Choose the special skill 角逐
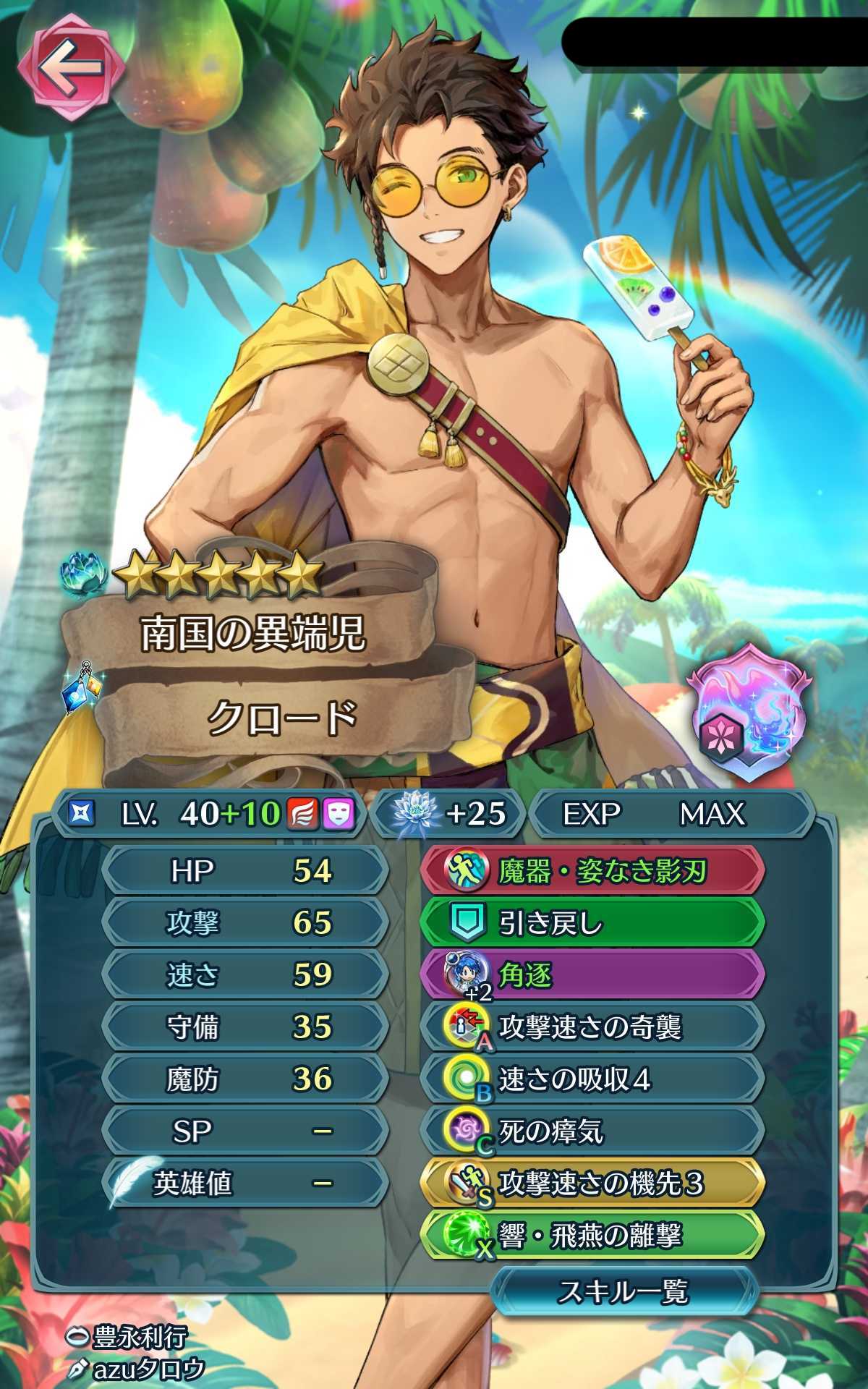Screen dimensions: 868x1389 point(592,976)
